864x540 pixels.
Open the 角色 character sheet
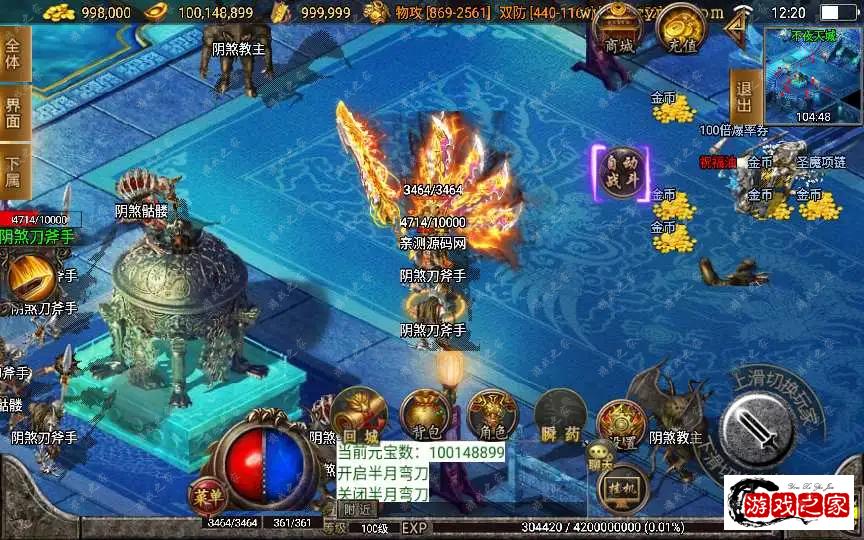pyautogui.click(x=492, y=415)
